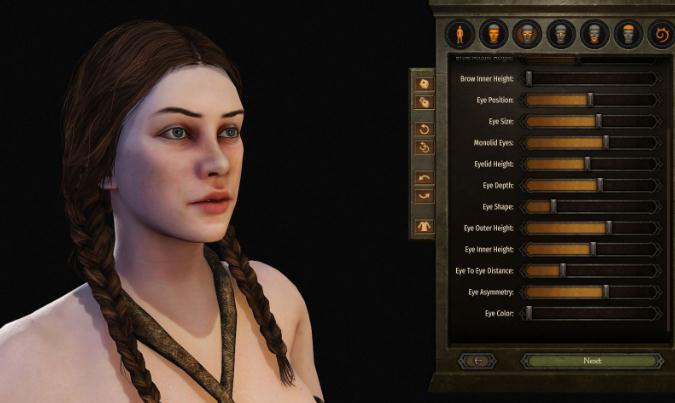Modify the Eyelid Height slider
The image size is (675, 403).
click(586, 163)
